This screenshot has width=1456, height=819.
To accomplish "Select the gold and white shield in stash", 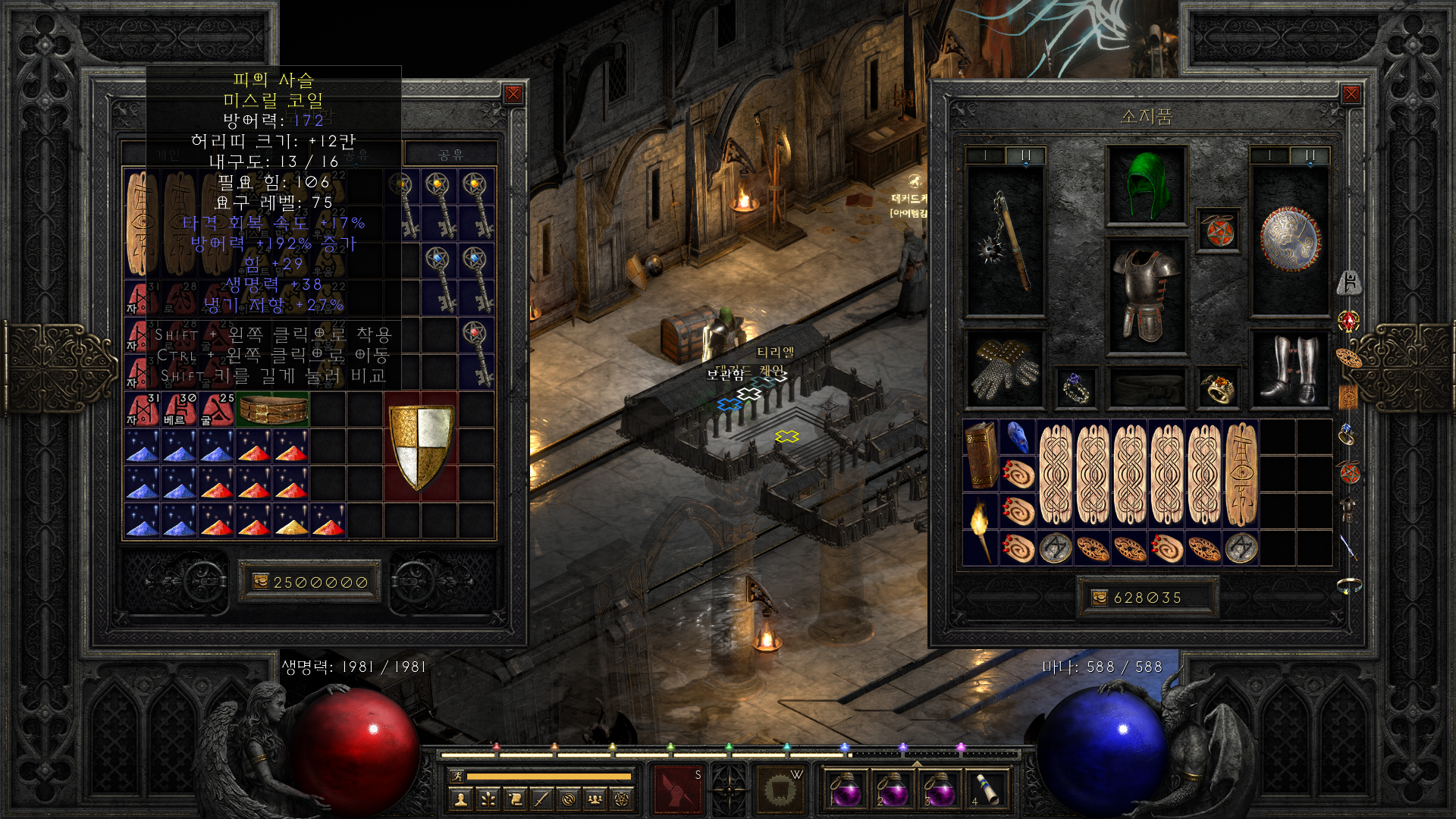I will (421, 446).
